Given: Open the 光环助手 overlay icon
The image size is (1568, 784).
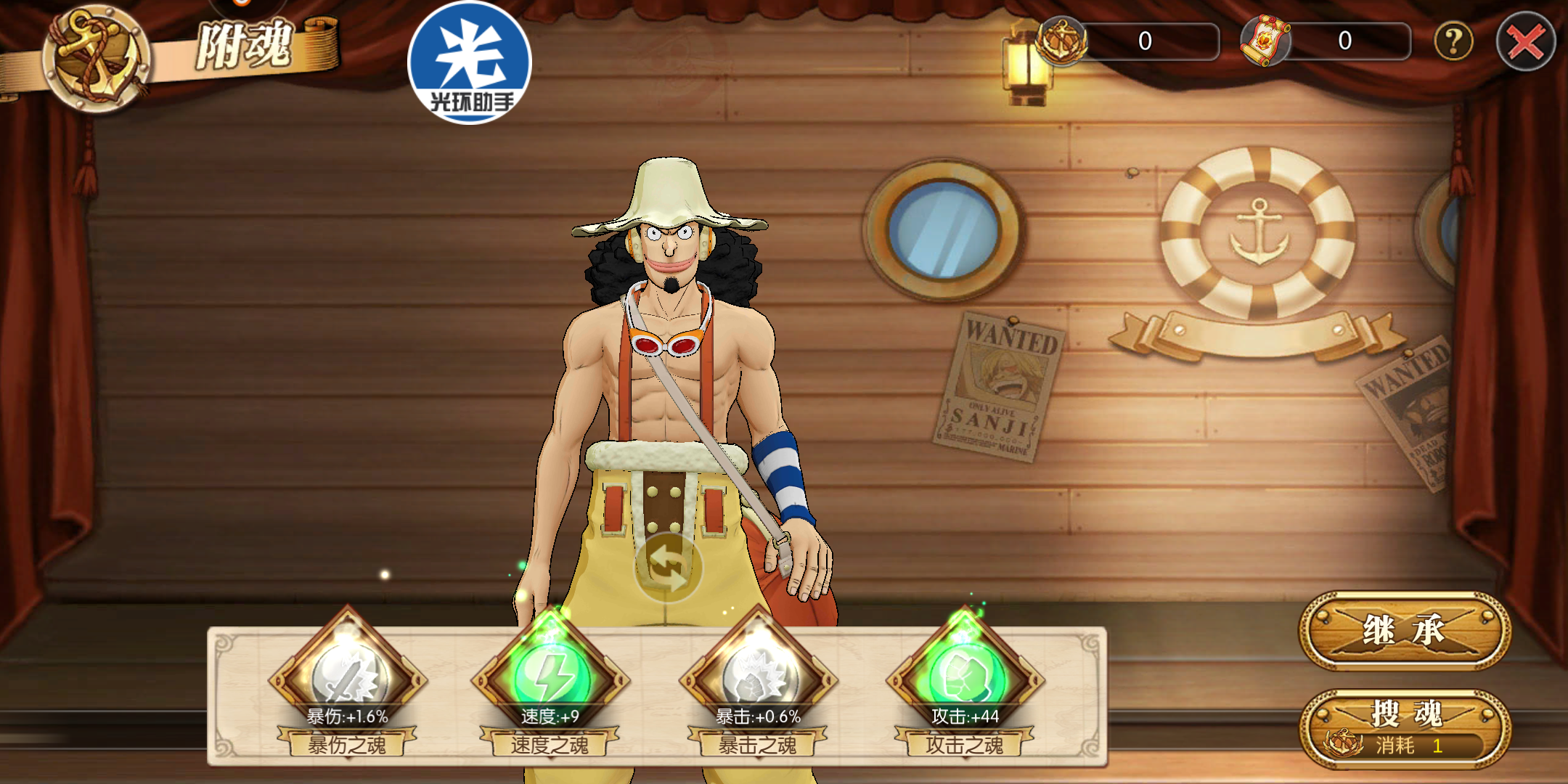Looking at the screenshot, I should [x=470, y=64].
